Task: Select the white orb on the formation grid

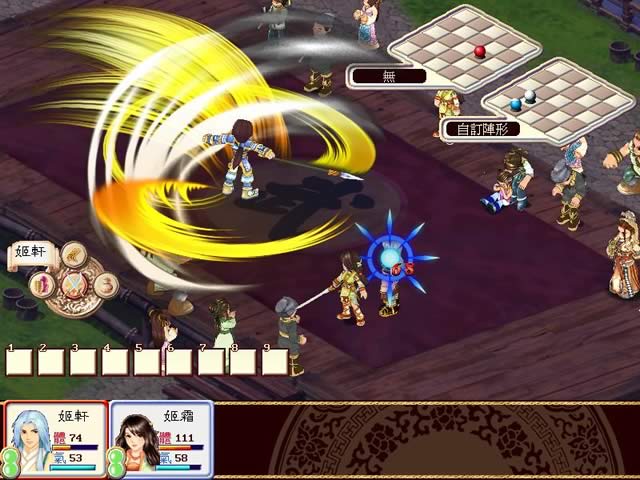Action: tap(531, 97)
